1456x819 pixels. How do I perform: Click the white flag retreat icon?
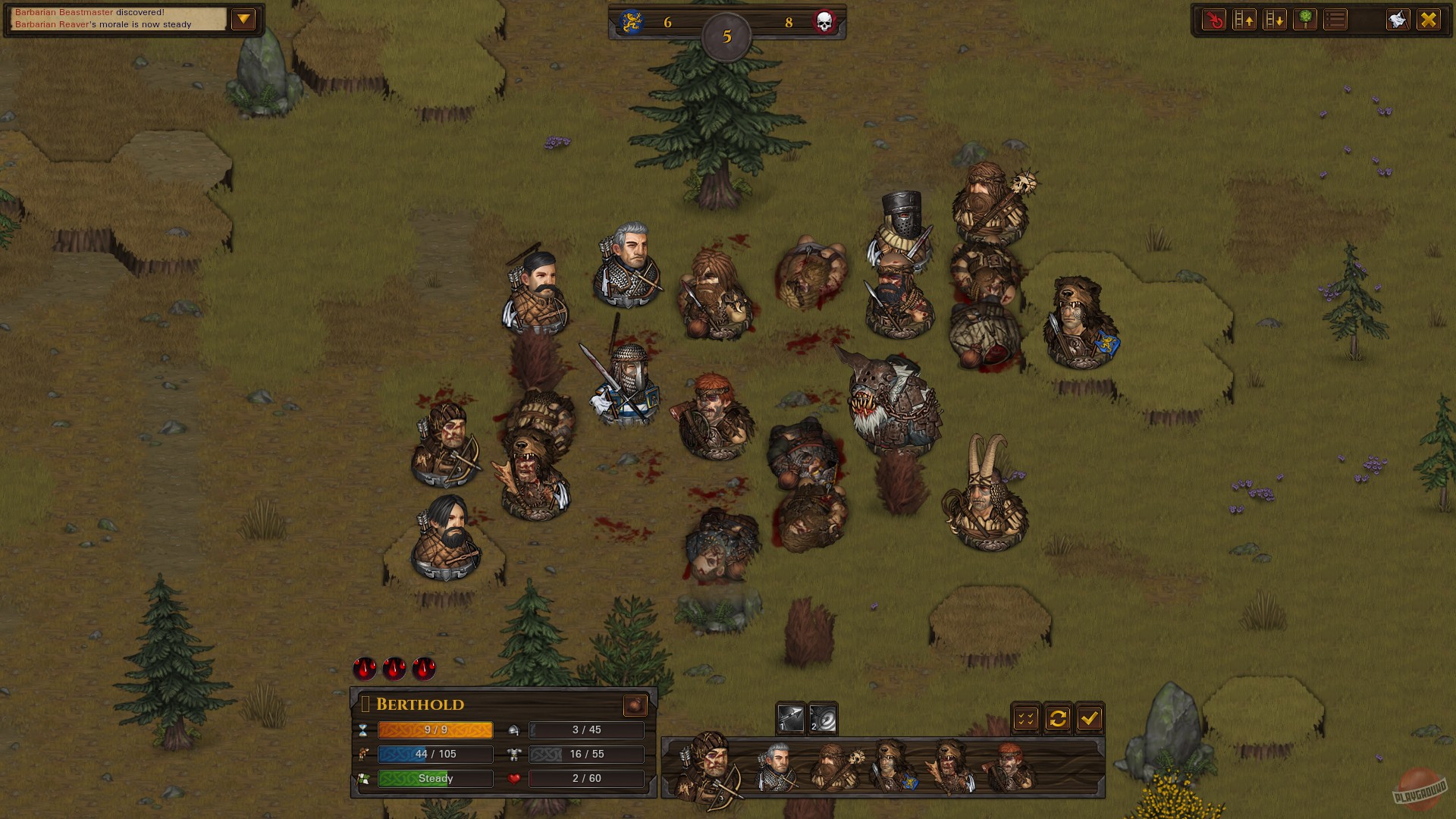click(1398, 19)
